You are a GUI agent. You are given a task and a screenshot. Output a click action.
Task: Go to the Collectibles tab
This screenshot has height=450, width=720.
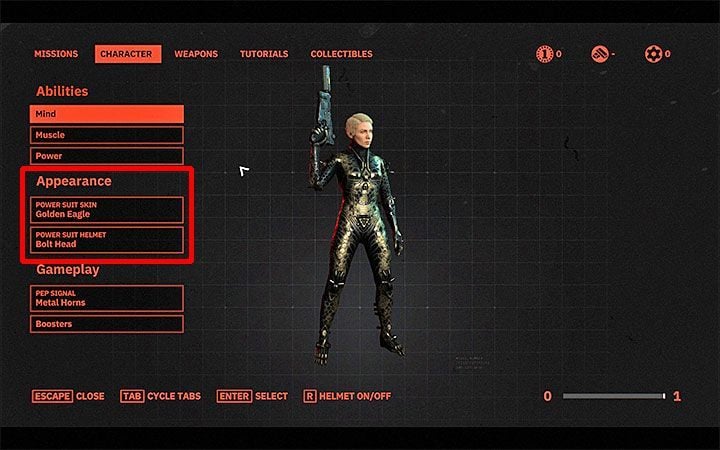[x=341, y=54]
